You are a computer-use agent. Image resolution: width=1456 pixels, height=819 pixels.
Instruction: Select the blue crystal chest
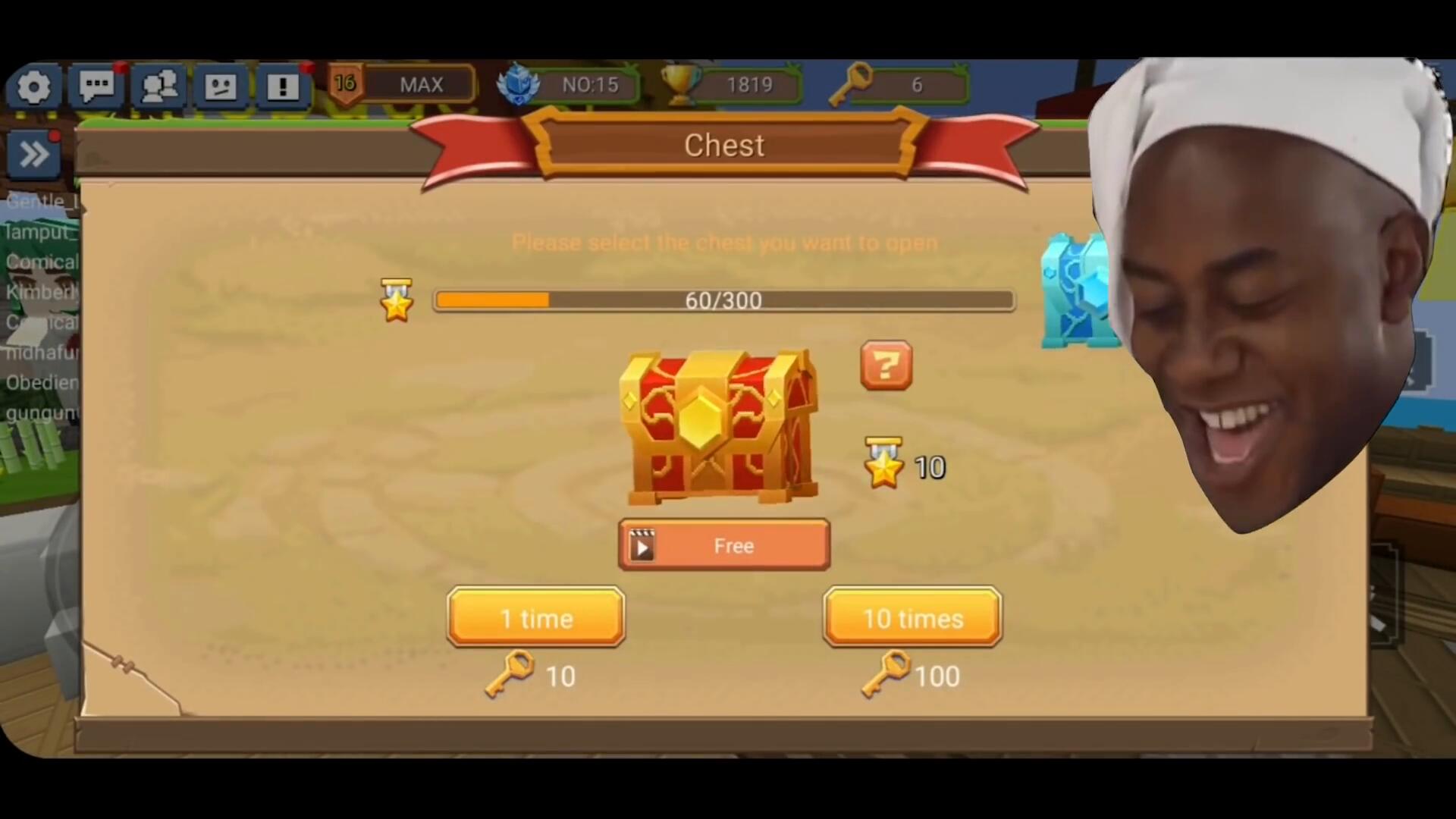pyautogui.click(x=1075, y=291)
